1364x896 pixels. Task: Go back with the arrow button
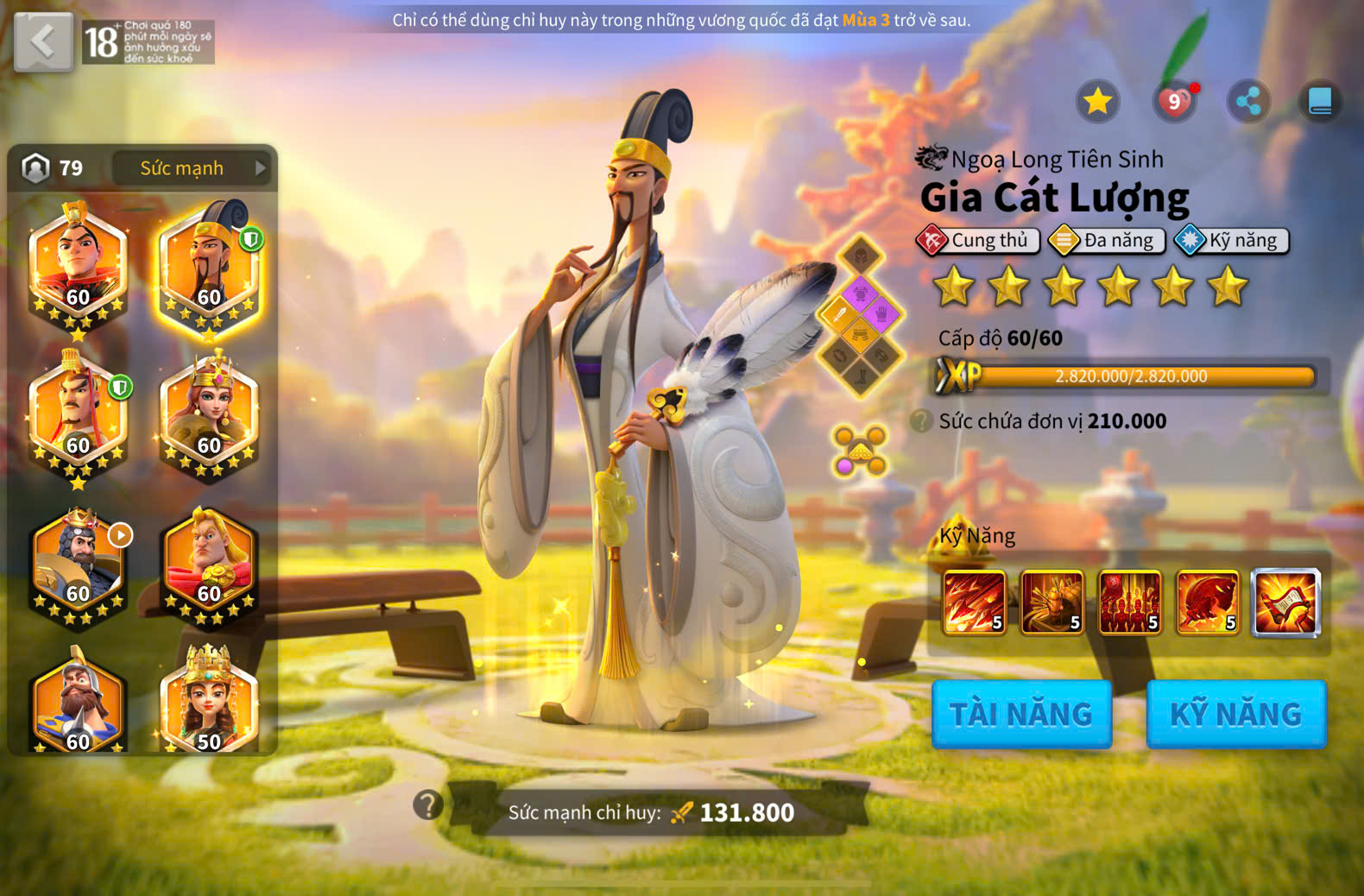tap(43, 41)
